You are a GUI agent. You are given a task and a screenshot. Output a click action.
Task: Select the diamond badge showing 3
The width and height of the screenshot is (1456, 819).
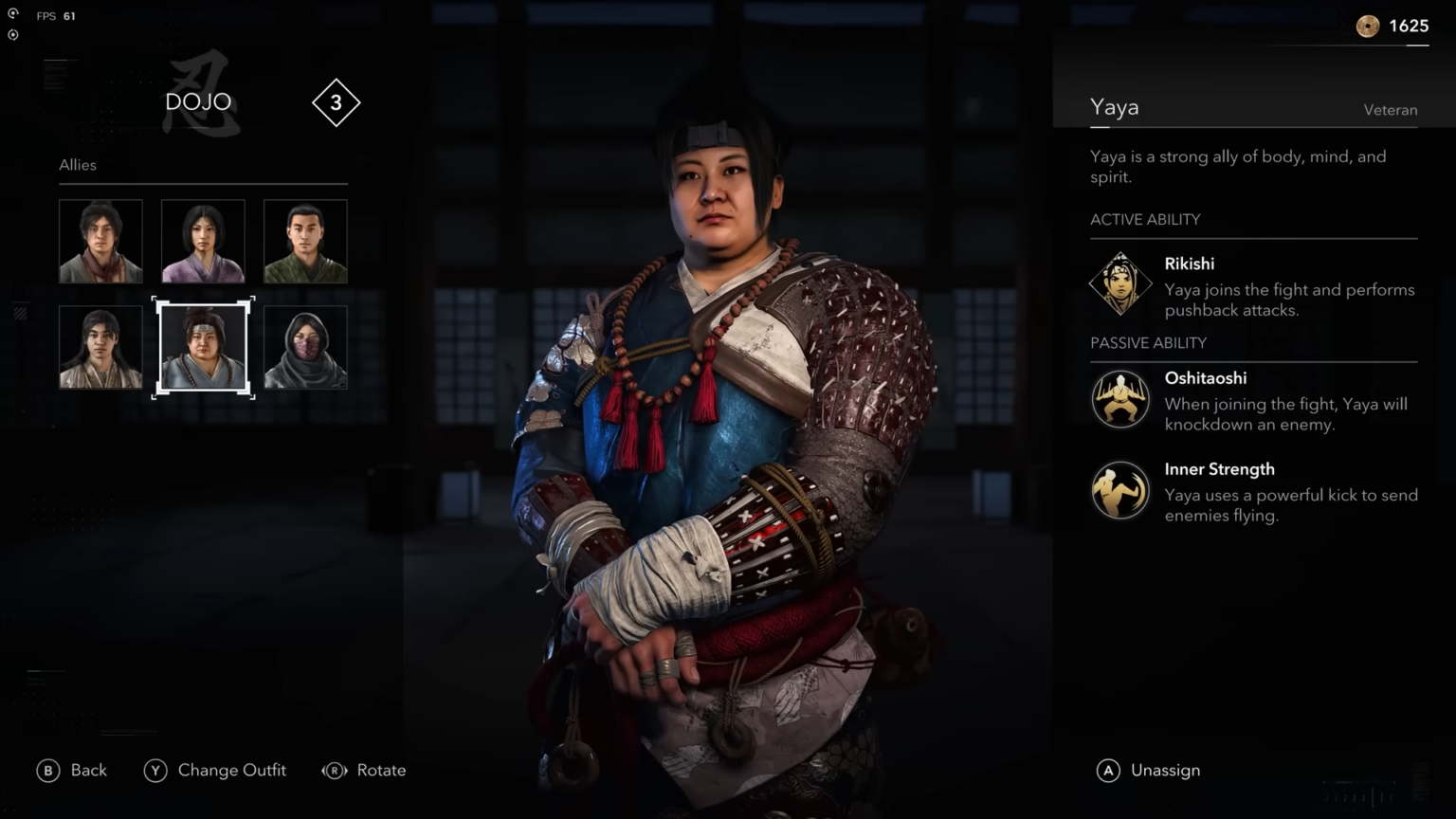point(336,102)
